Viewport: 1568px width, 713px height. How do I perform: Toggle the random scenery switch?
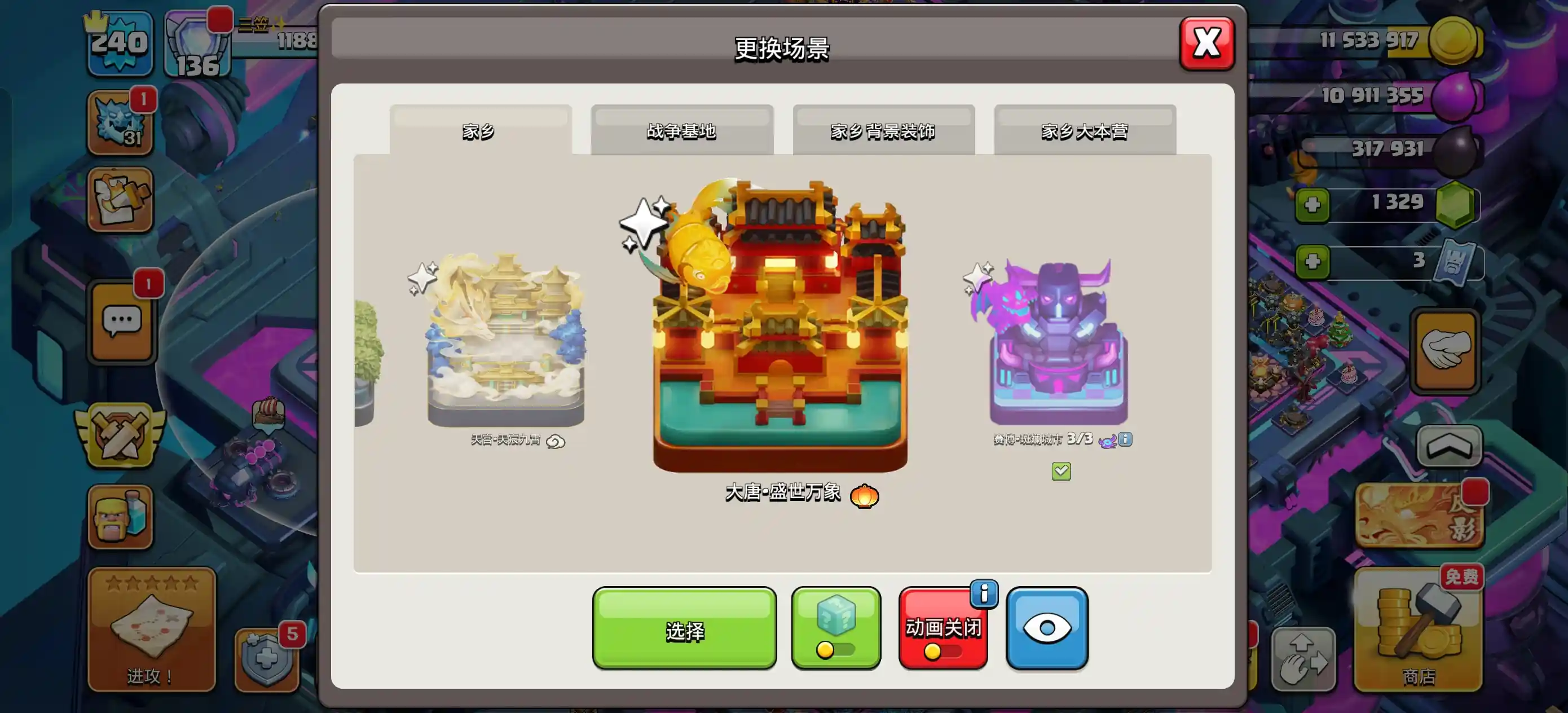[x=836, y=652]
